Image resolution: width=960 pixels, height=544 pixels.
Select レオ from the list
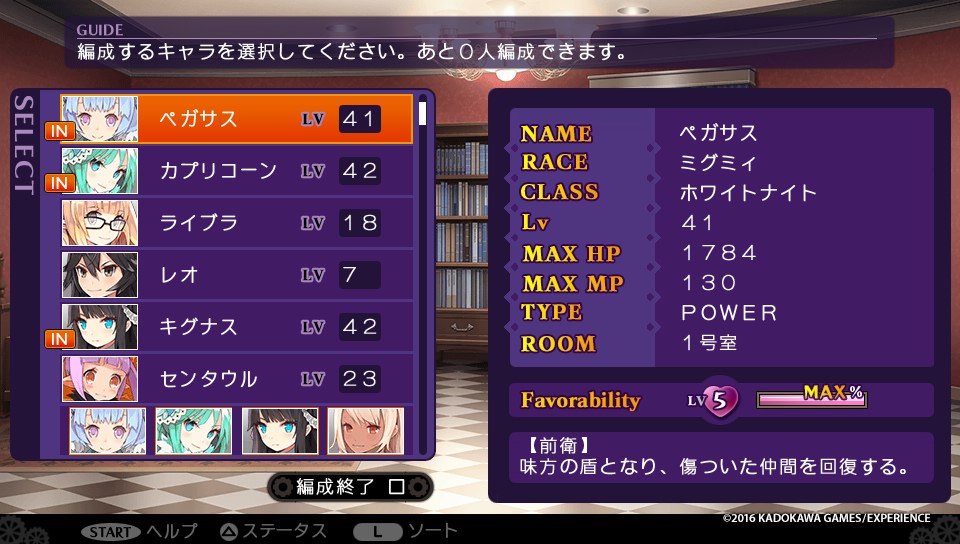pyautogui.click(x=237, y=275)
